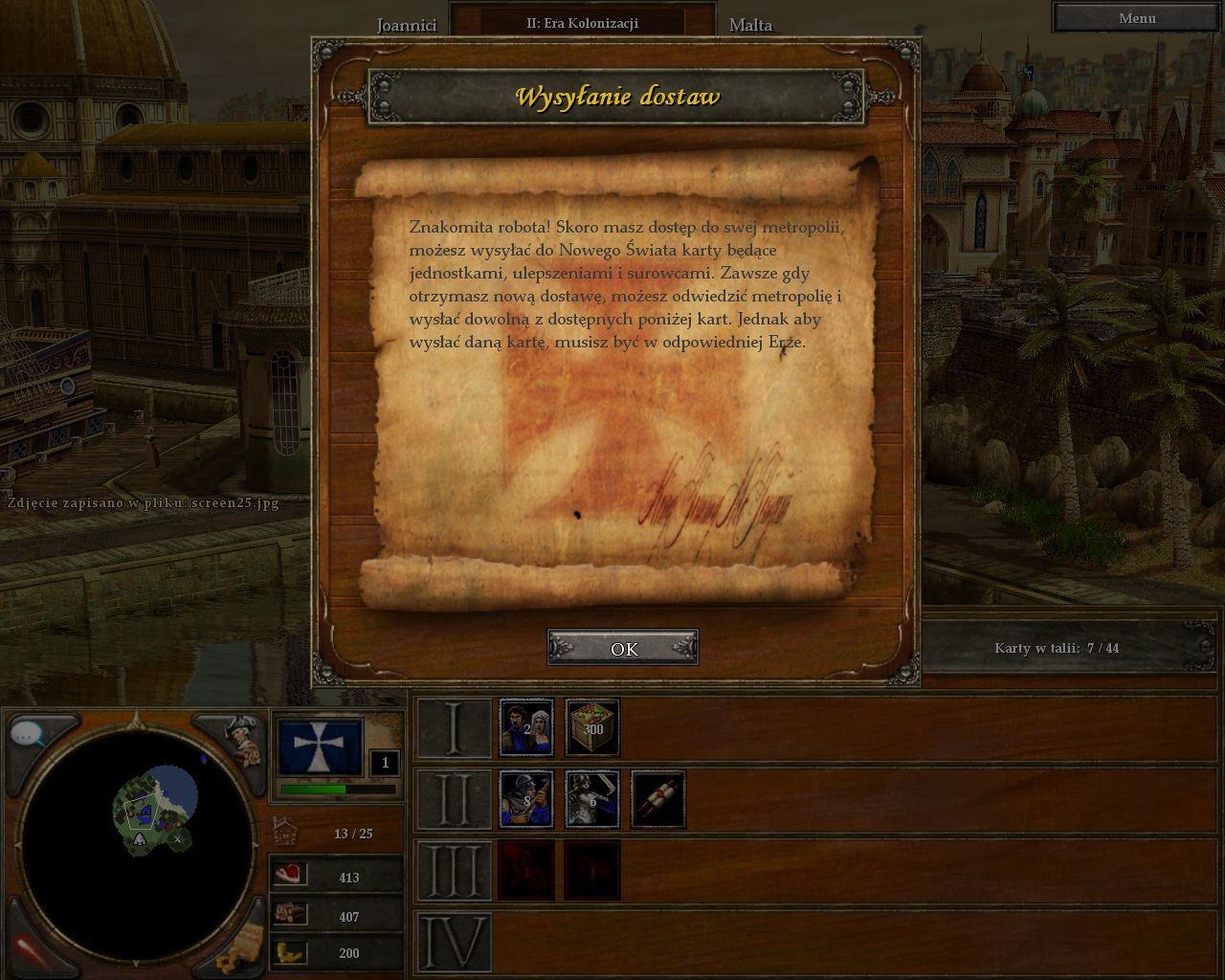
Task: Select the 2 settlers card
Action: tap(526, 726)
